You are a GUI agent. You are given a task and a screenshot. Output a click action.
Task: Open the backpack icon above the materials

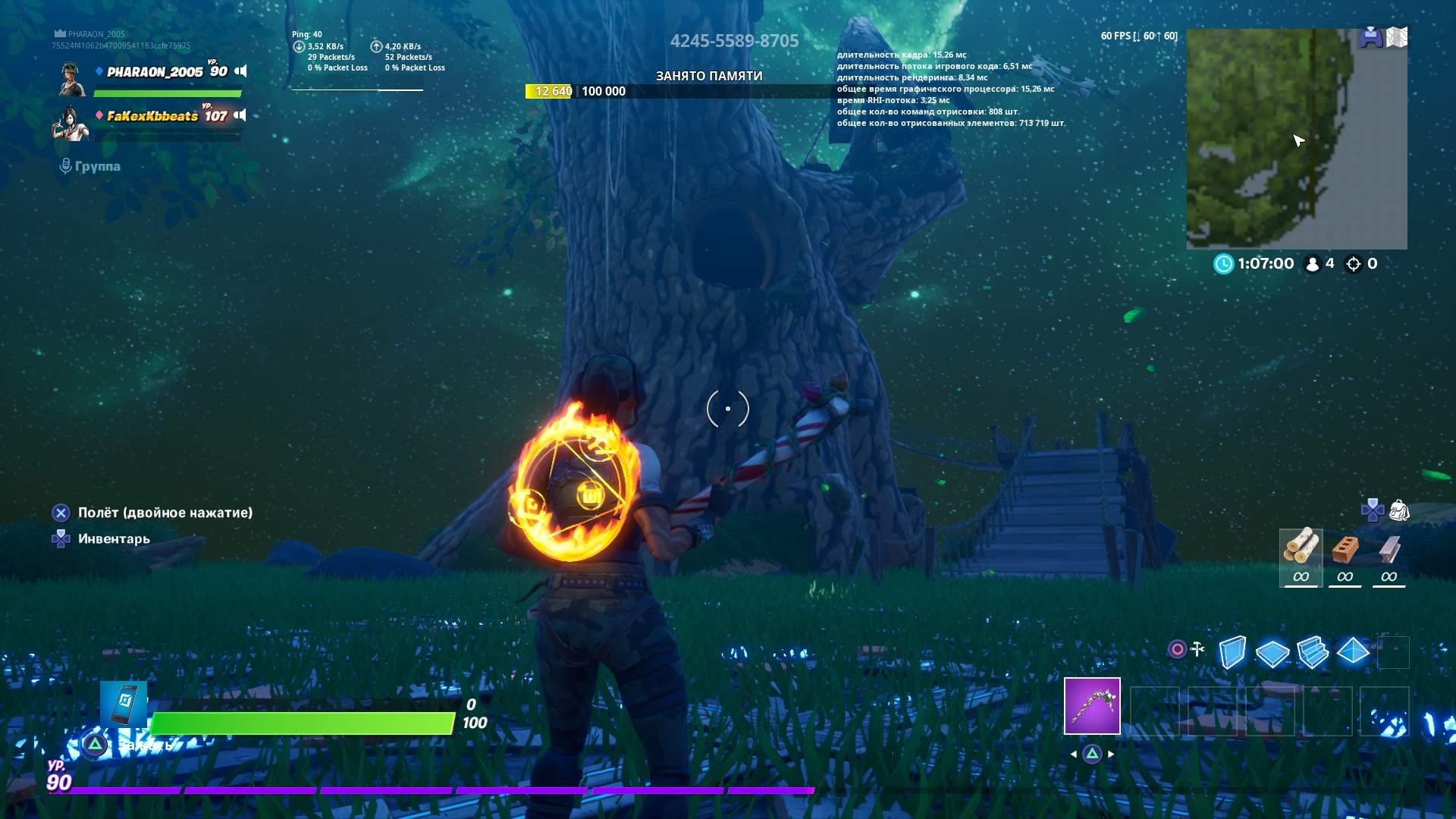click(1399, 510)
